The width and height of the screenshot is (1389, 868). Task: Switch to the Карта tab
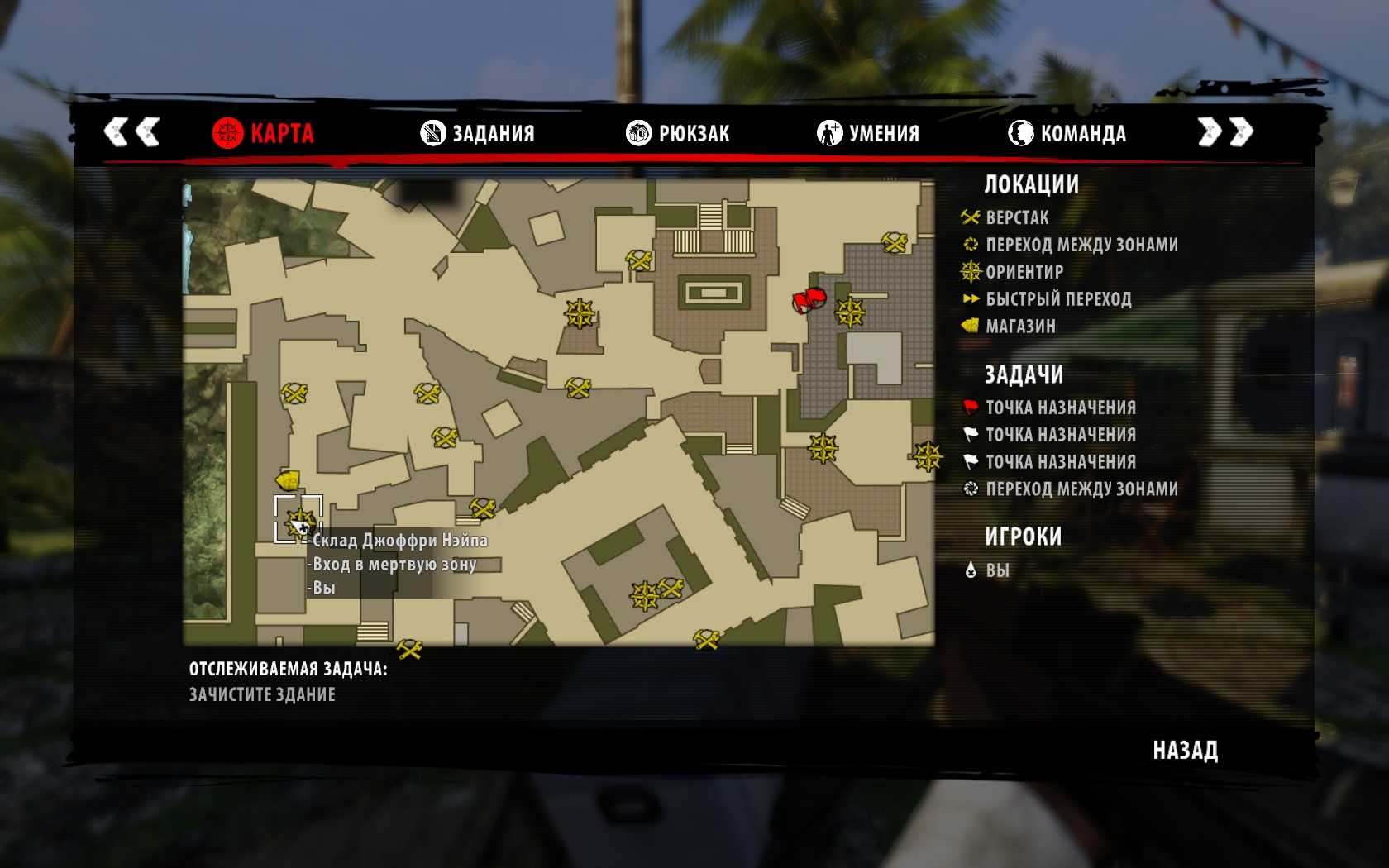click(264, 133)
